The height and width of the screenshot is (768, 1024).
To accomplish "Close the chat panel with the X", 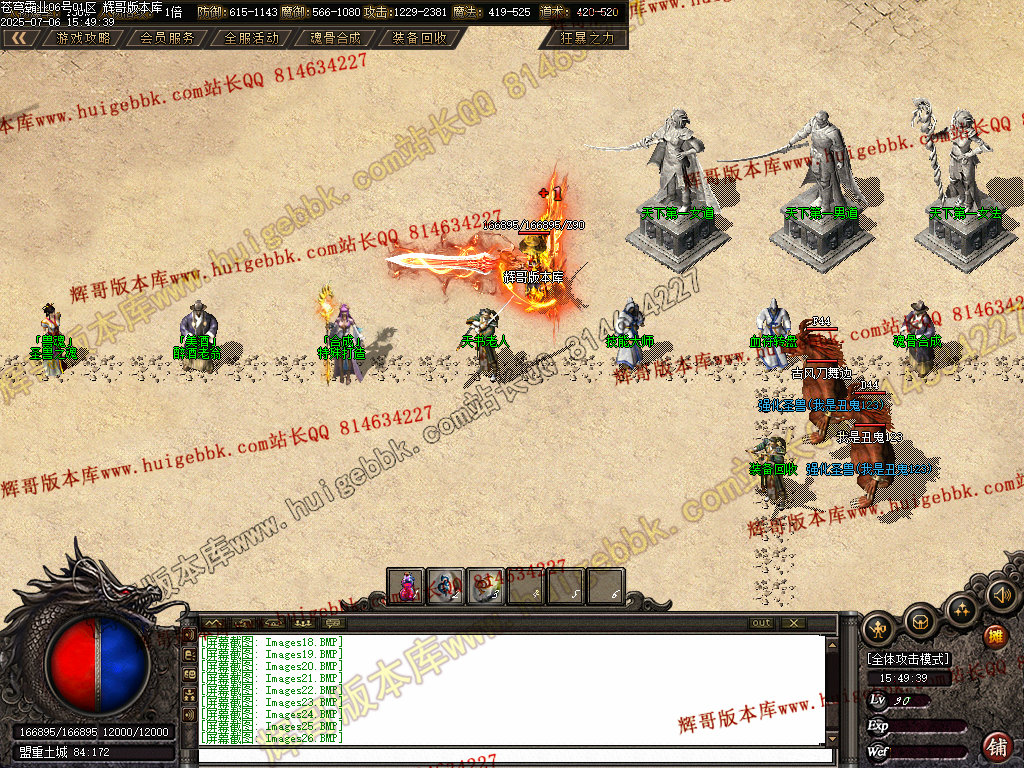I will [794, 623].
